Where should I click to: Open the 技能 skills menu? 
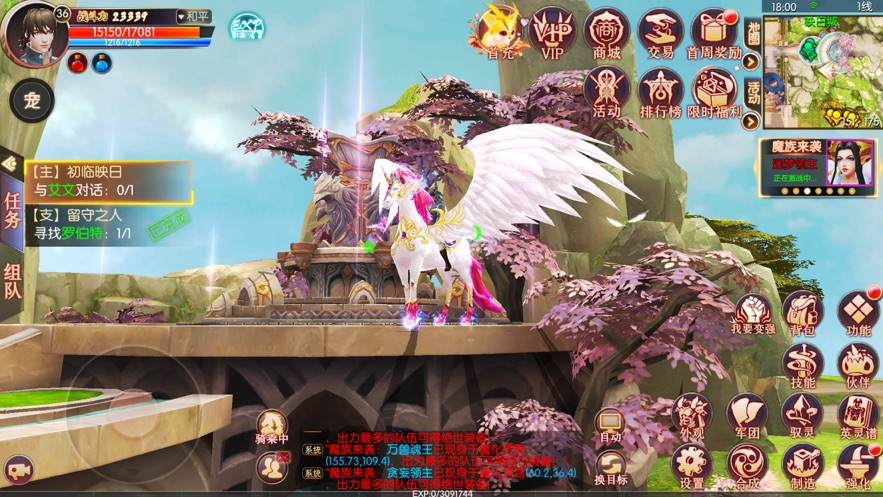[803, 364]
